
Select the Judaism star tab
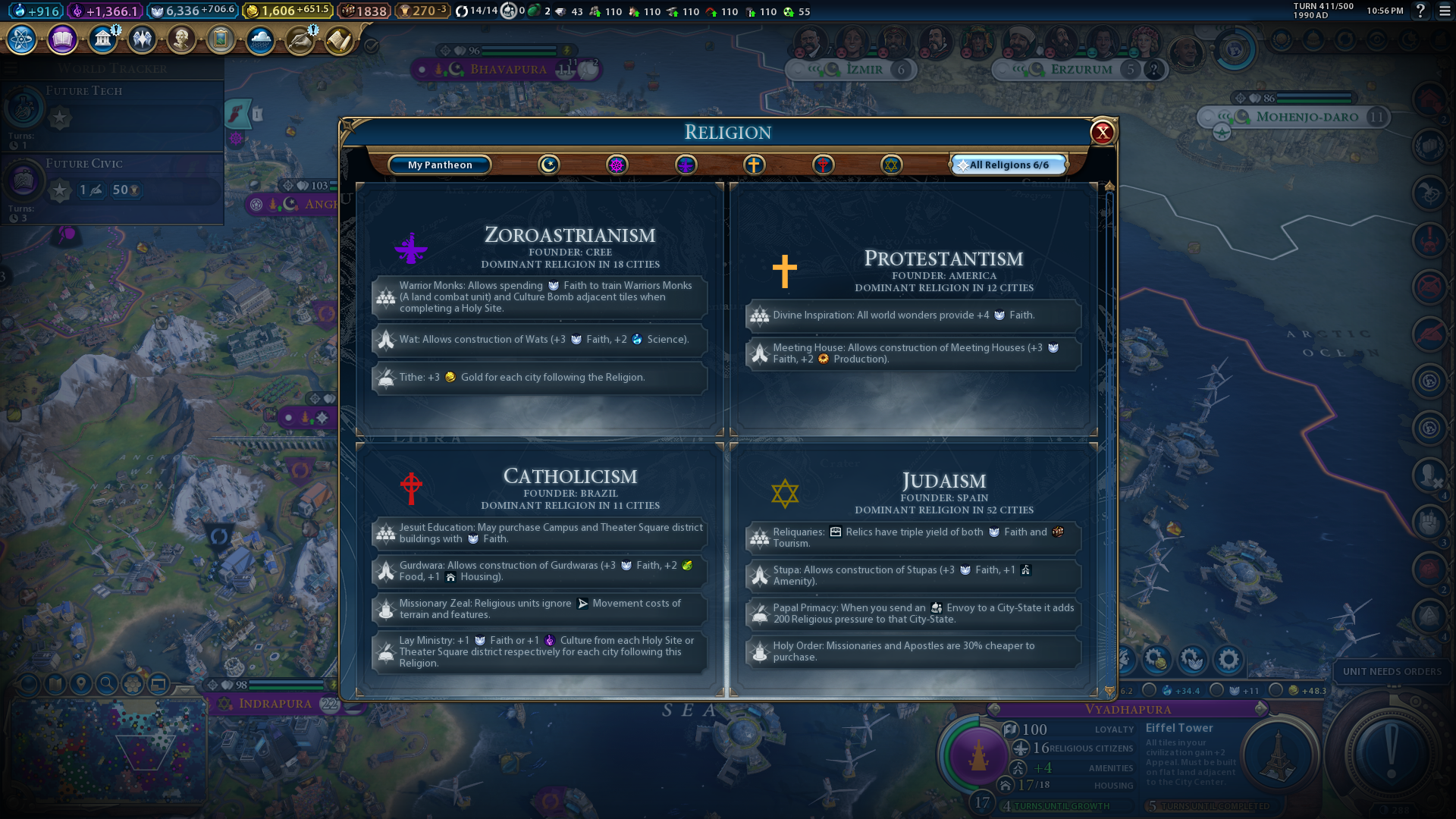pyautogui.click(x=891, y=165)
